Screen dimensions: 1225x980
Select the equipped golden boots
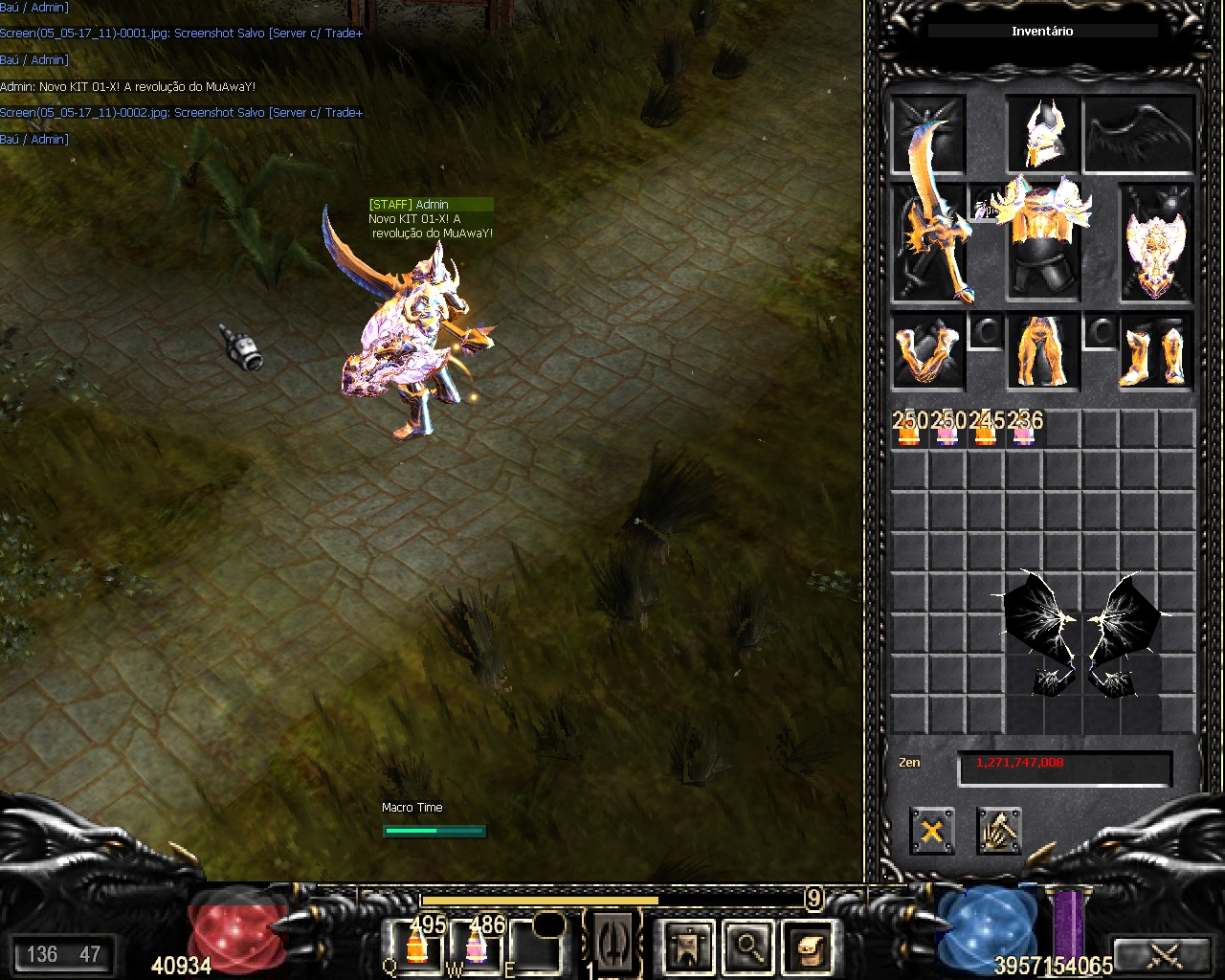pyautogui.click(x=1155, y=352)
